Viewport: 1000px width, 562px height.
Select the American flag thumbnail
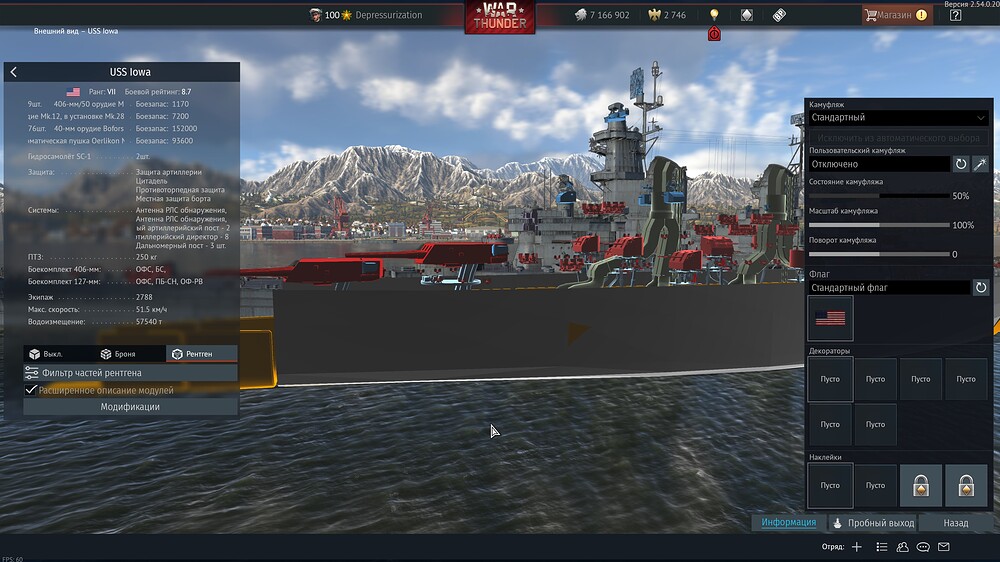[x=830, y=319]
